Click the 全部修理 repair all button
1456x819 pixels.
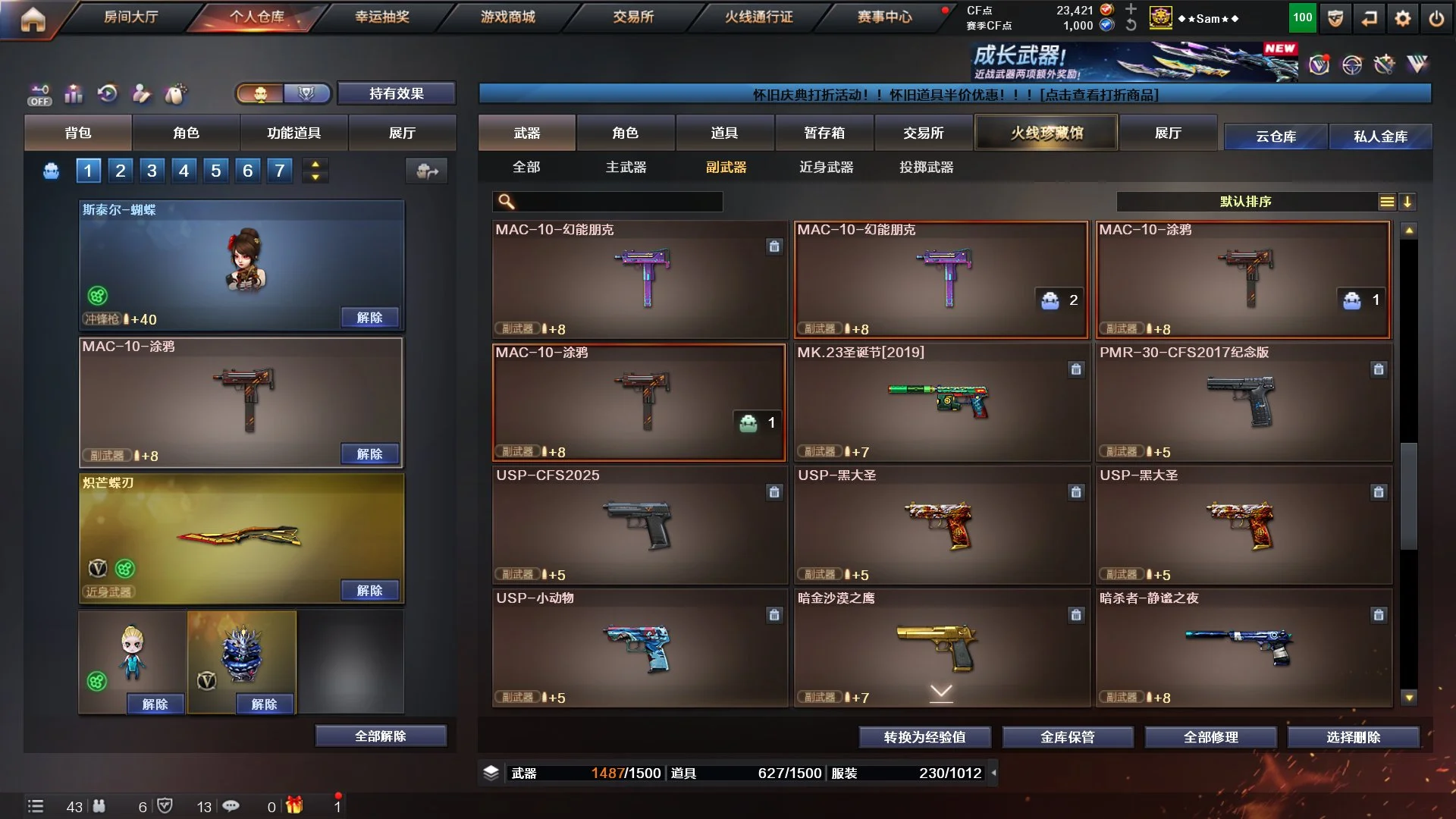coord(1210,737)
